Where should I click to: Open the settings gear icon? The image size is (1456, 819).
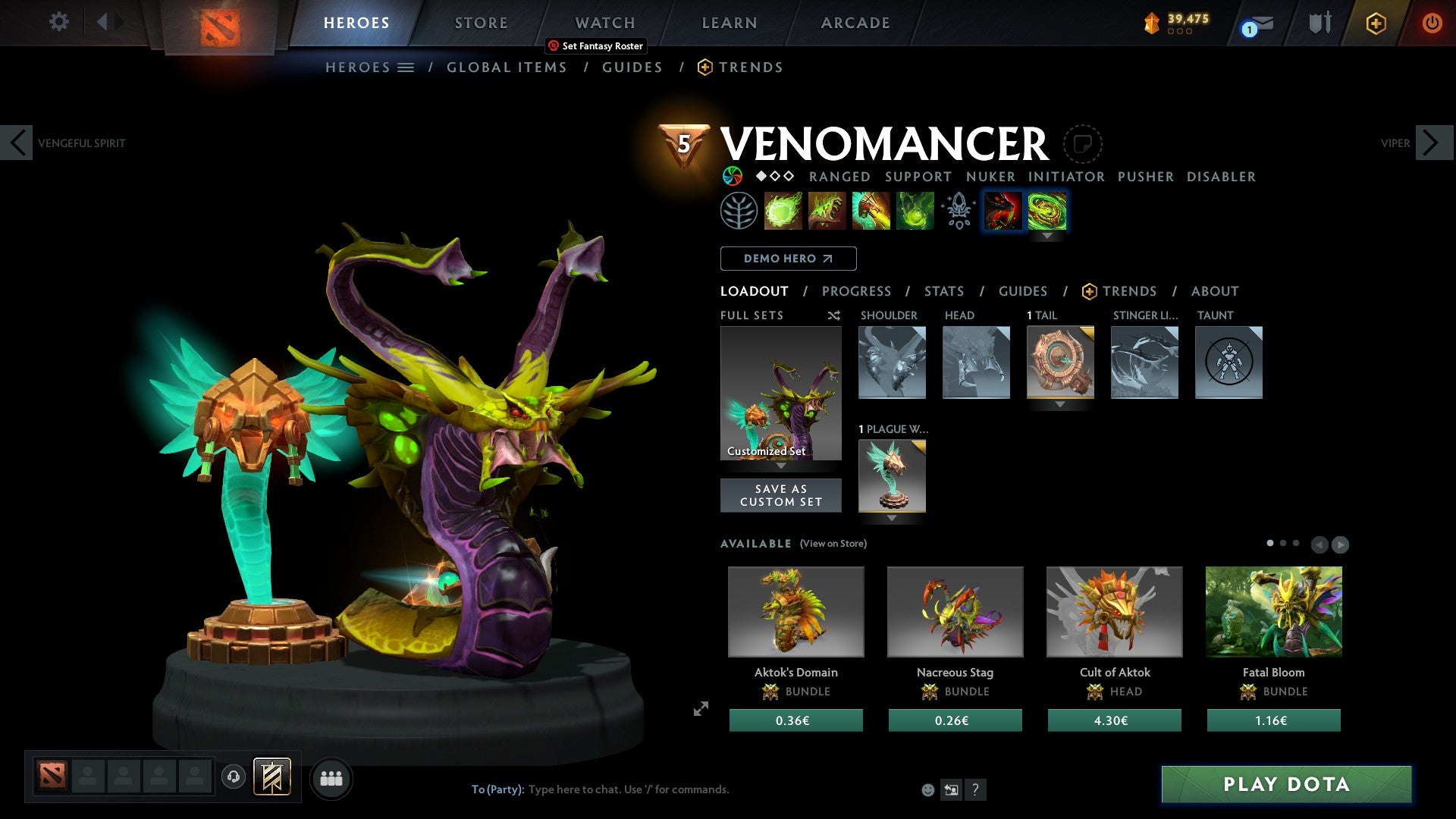58,22
